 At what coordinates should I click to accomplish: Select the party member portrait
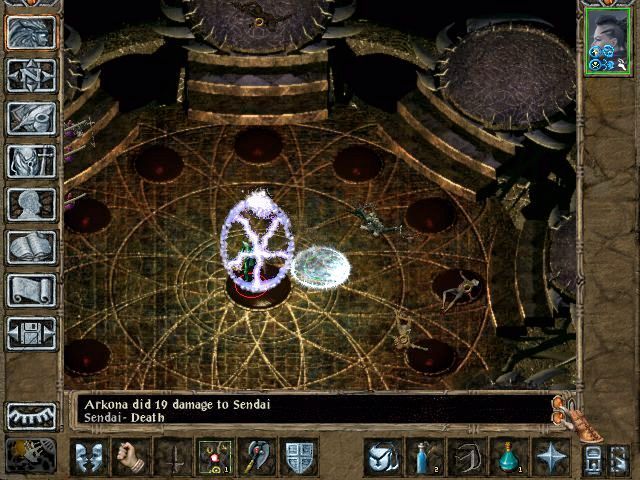point(607,40)
